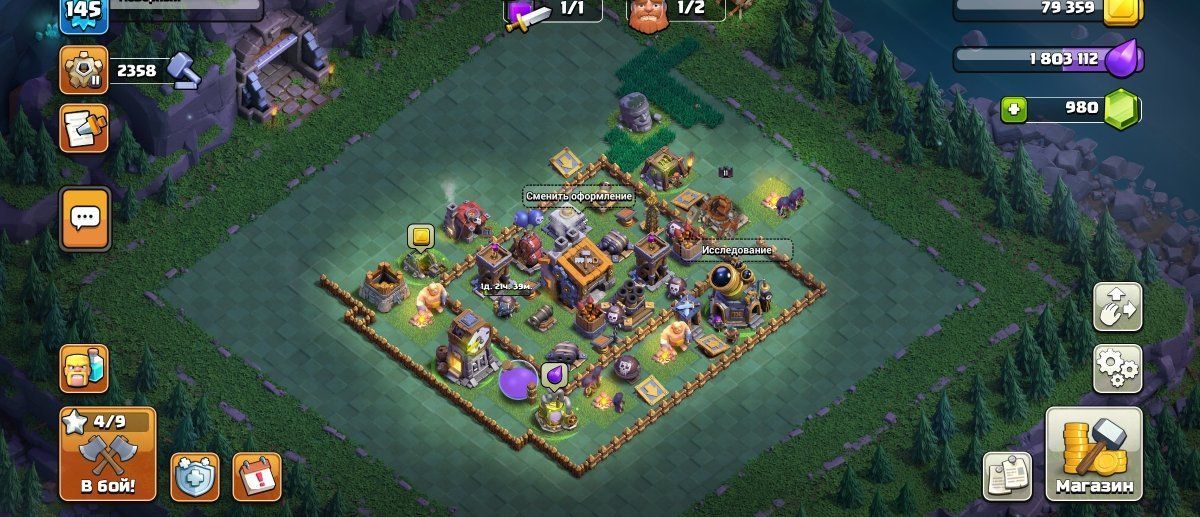
Task: Add gems with the green plus button
Action: [x=1015, y=109]
